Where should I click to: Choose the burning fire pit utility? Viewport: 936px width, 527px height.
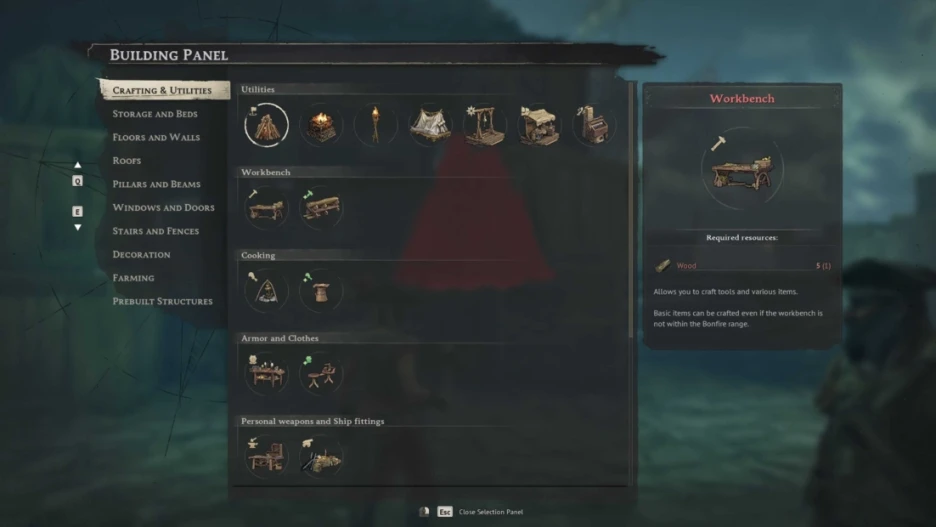(321, 126)
